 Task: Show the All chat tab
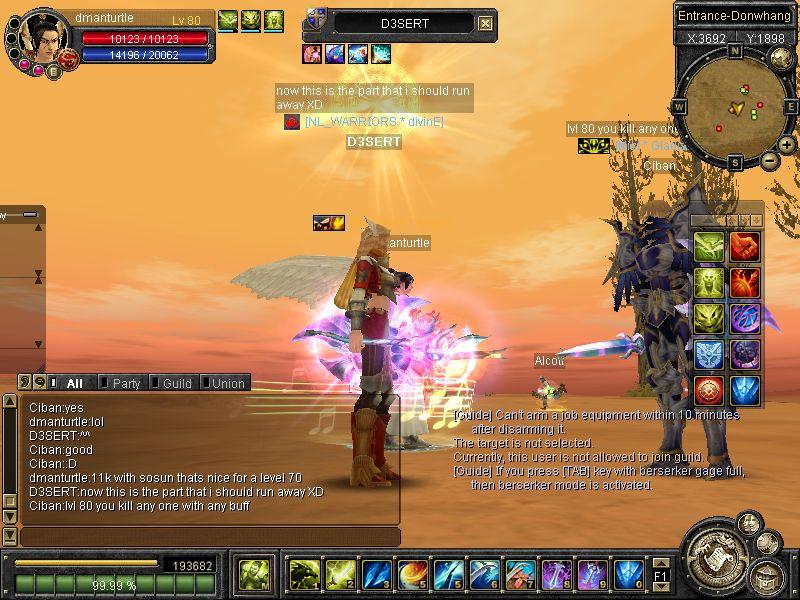click(x=74, y=383)
